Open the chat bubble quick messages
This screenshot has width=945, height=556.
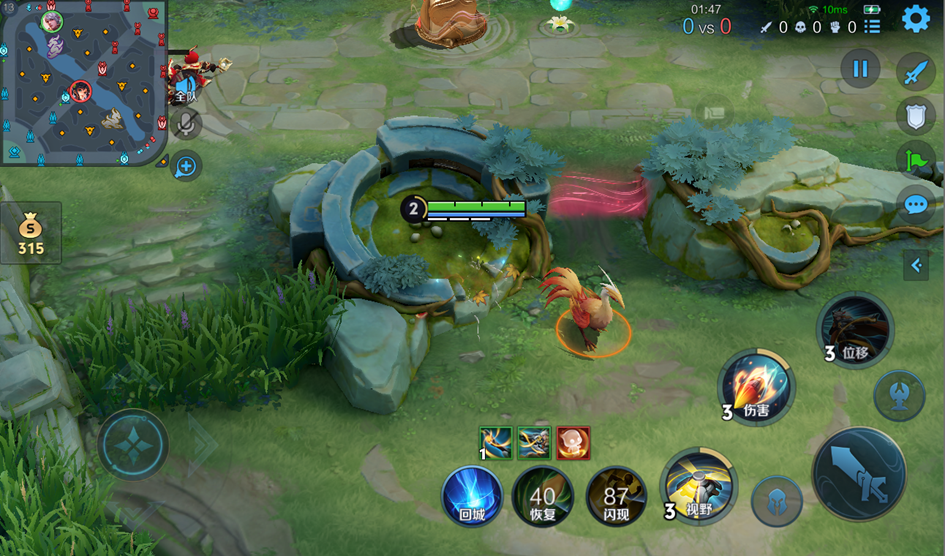(x=915, y=205)
